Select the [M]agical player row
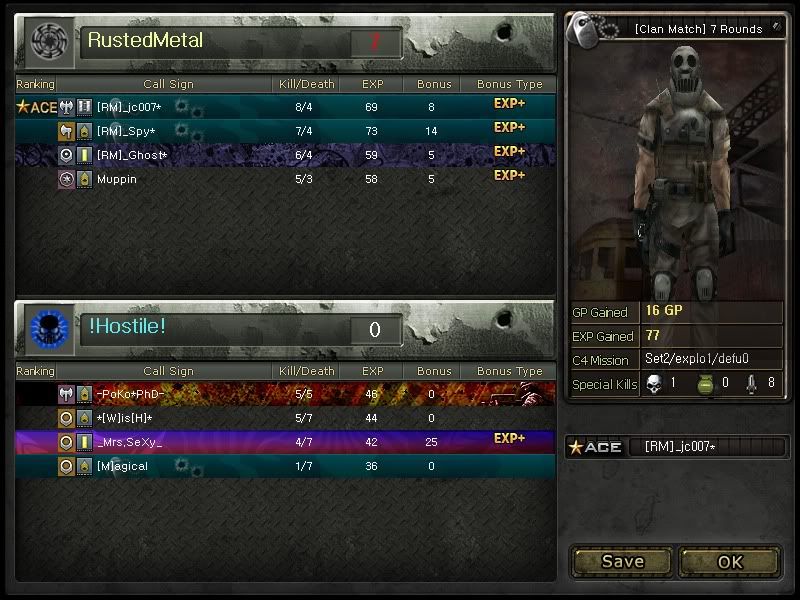The height and width of the screenshot is (600, 800). click(286, 466)
